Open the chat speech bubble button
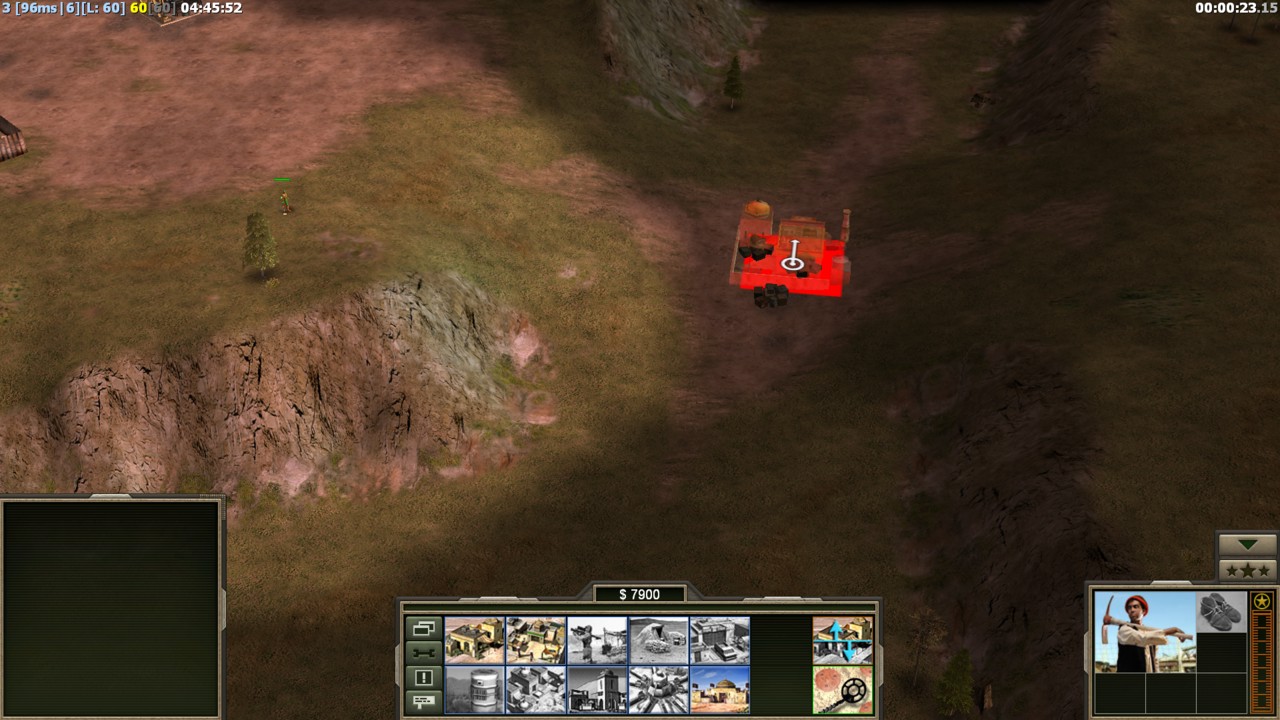This screenshot has height=720, width=1280. point(423,701)
